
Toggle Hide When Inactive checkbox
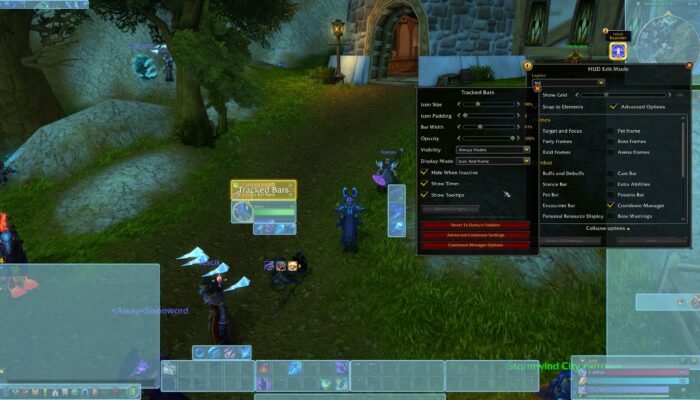coord(424,172)
